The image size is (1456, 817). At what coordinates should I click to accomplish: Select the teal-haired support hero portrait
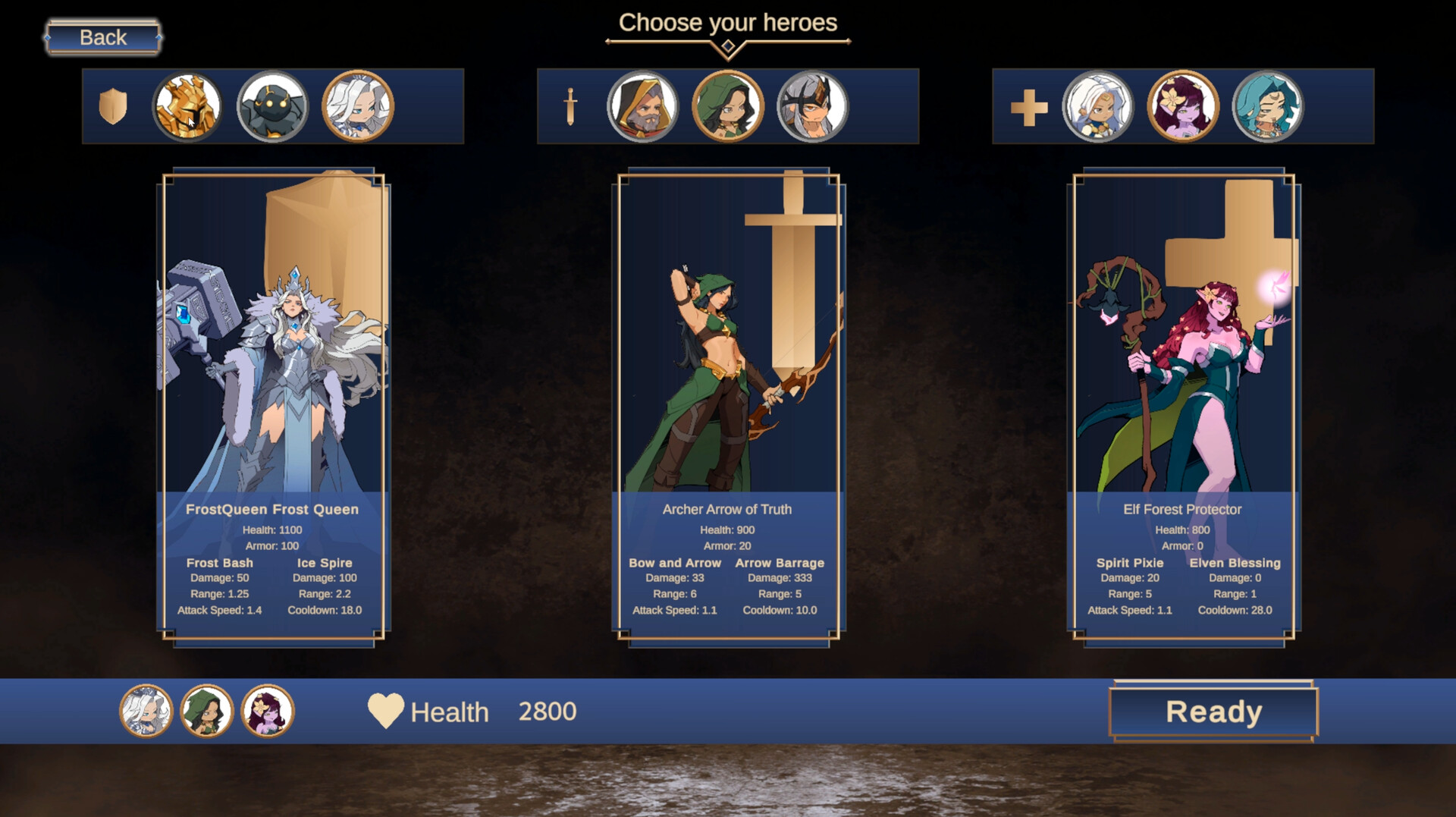[x=1265, y=106]
